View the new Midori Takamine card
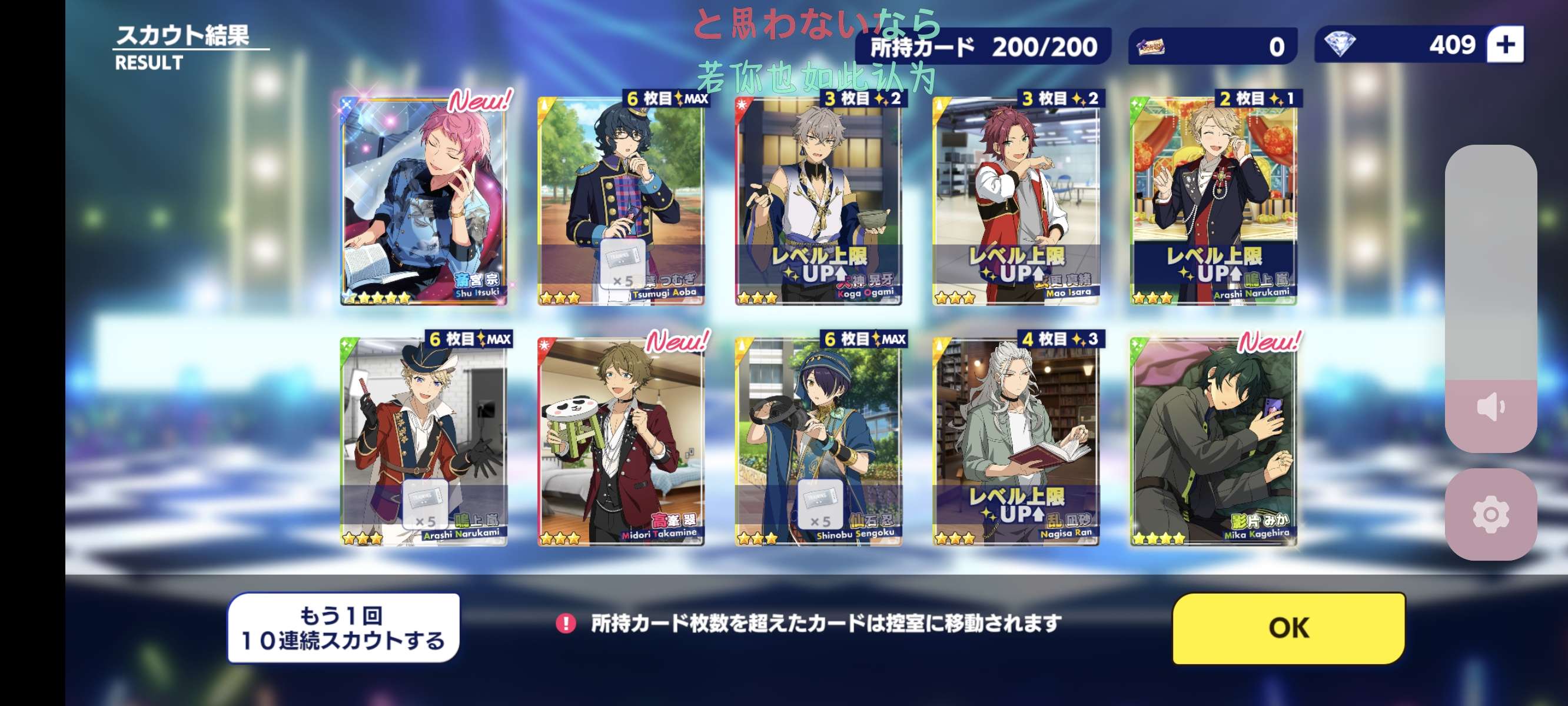The height and width of the screenshot is (706, 1568). [621, 441]
